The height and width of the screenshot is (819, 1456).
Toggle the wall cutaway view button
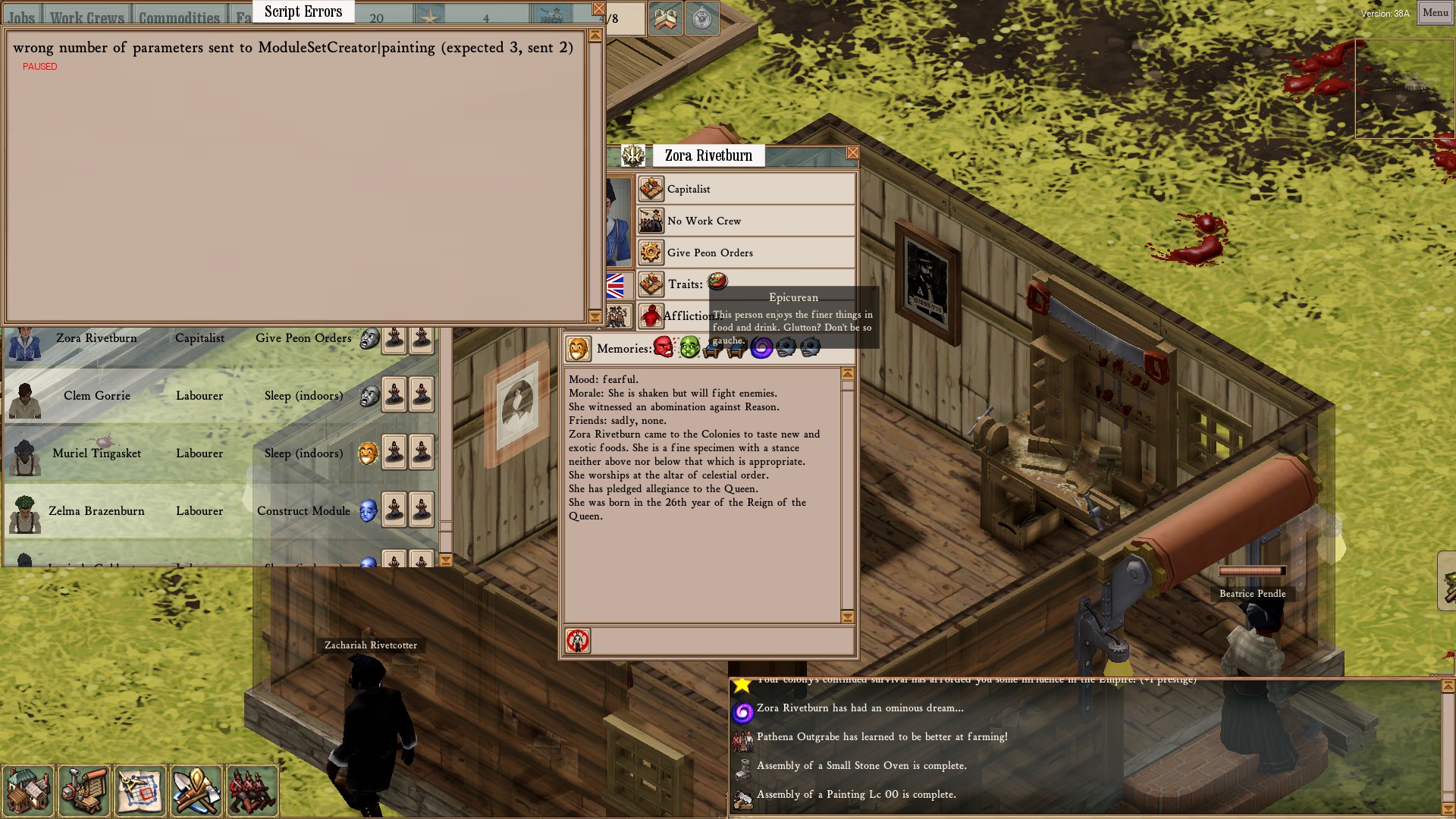(x=665, y=19)
